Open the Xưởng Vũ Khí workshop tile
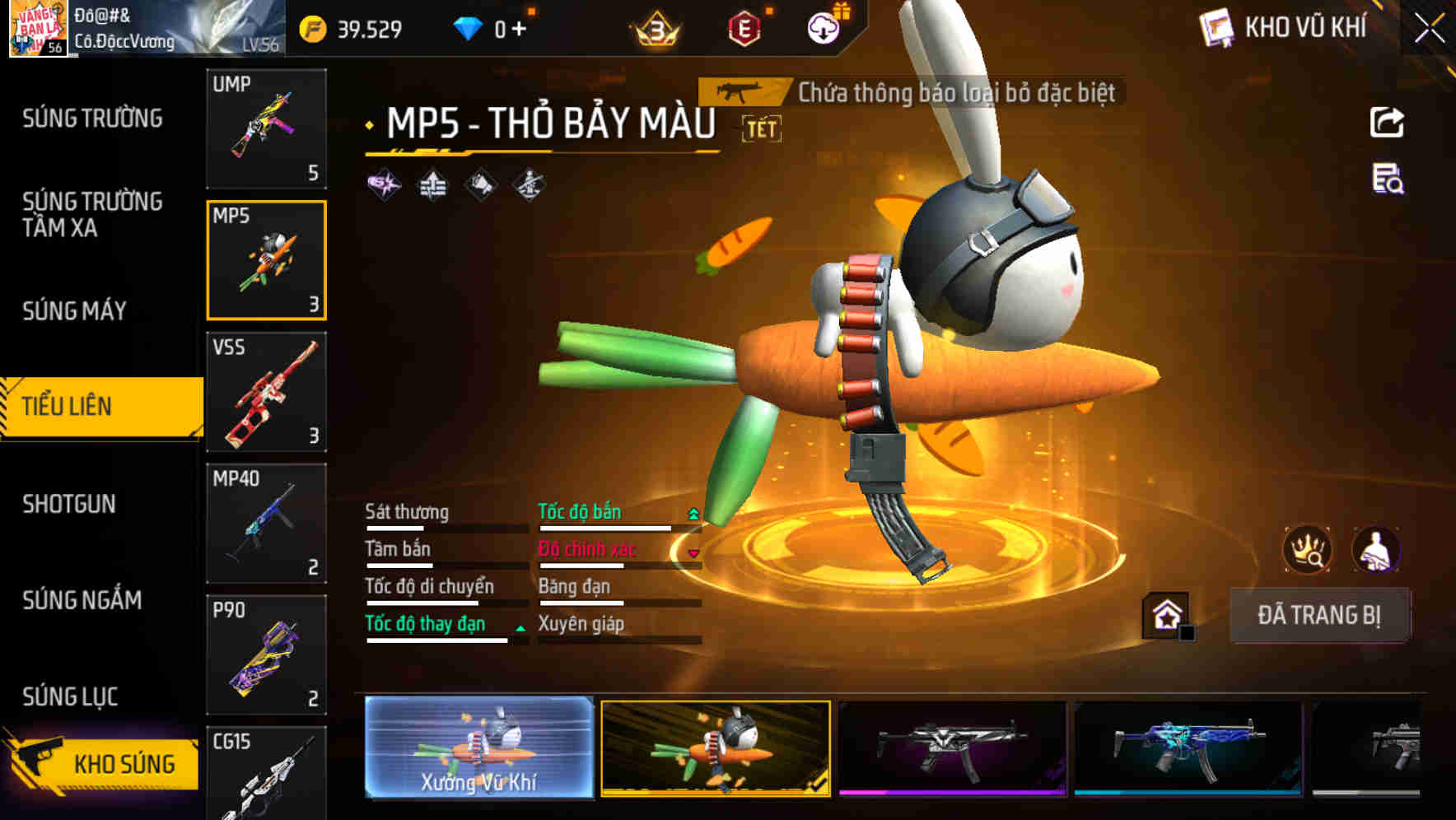 point(478,748)
